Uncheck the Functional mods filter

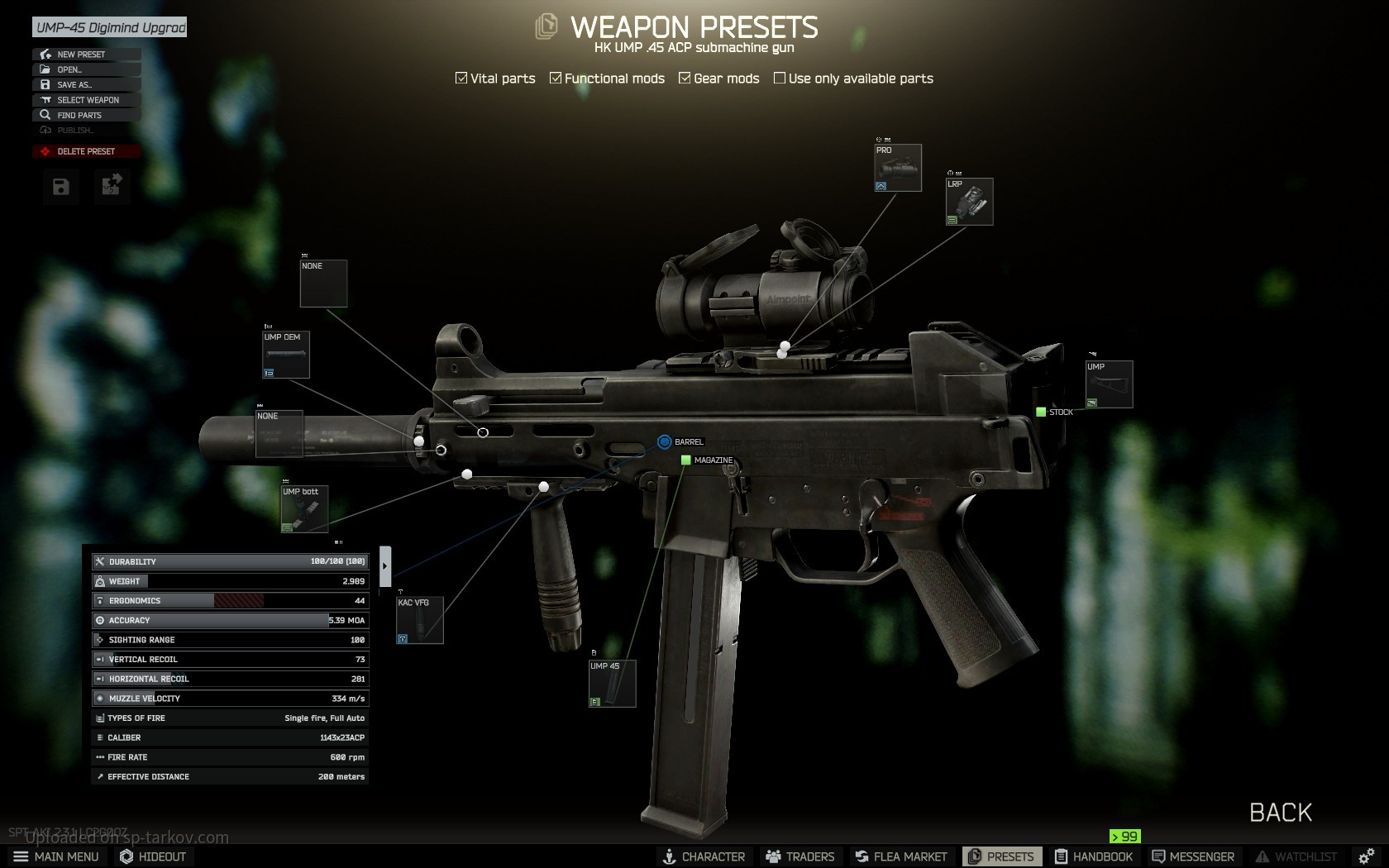click(x=556, y=79)
